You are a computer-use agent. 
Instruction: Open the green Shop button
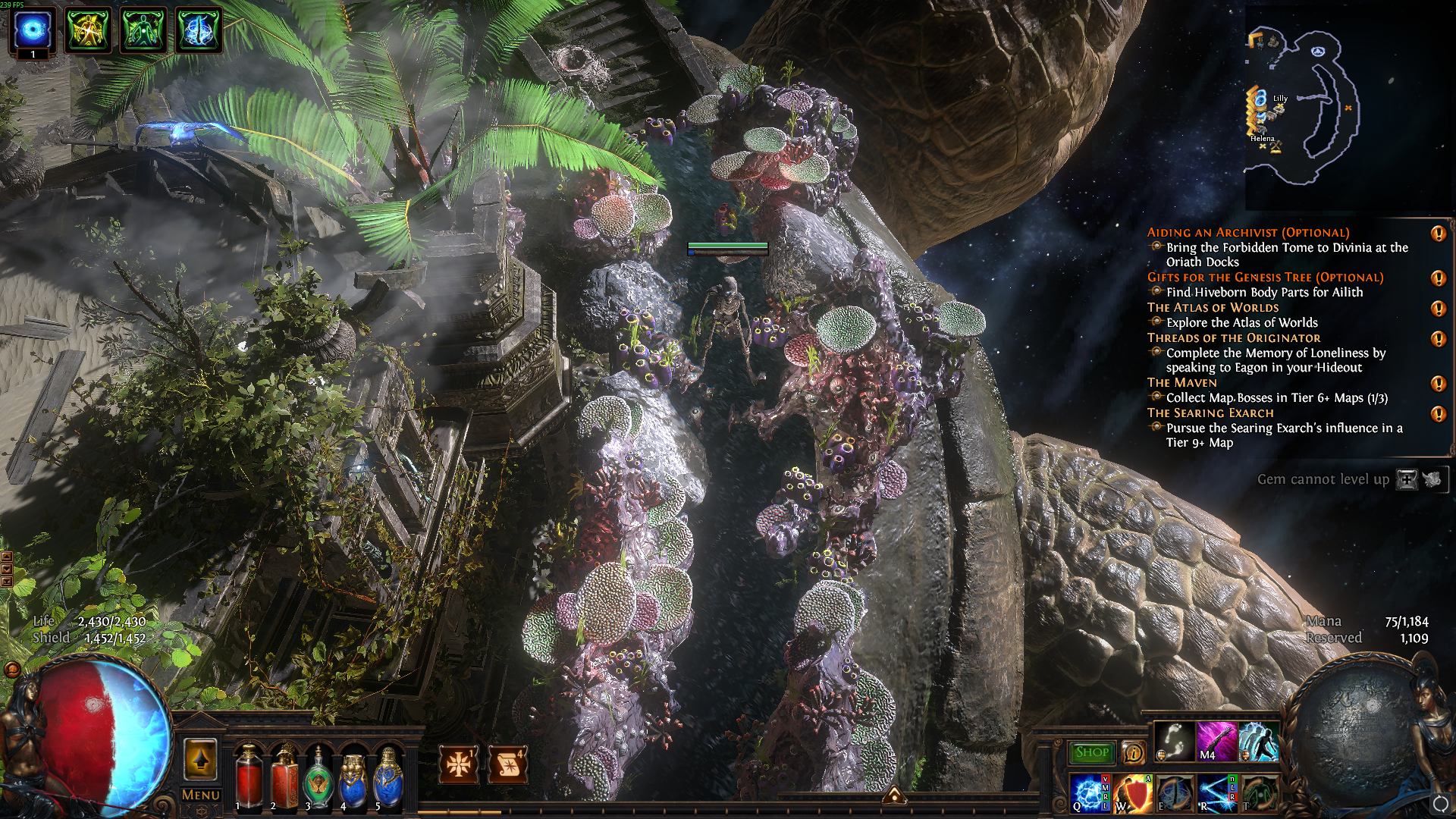tap(1092, 752)
